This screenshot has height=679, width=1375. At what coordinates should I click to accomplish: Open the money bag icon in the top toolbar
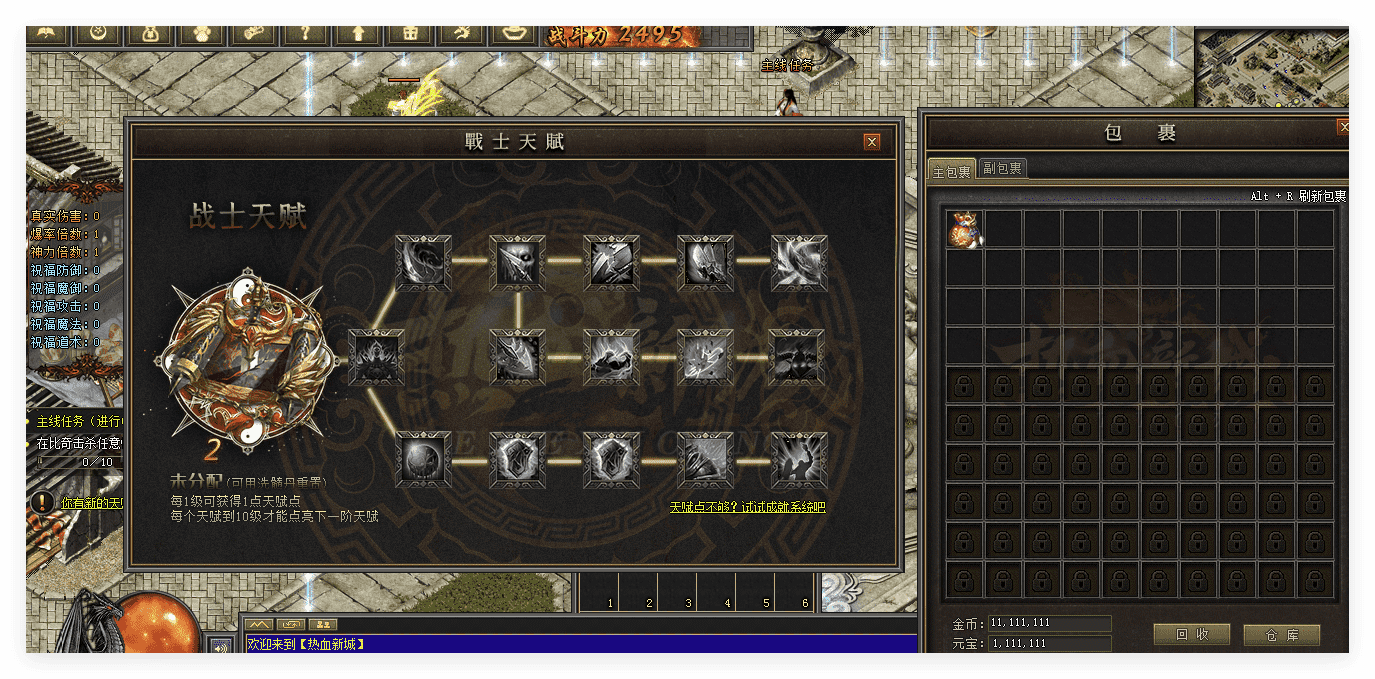pos(149,34)
